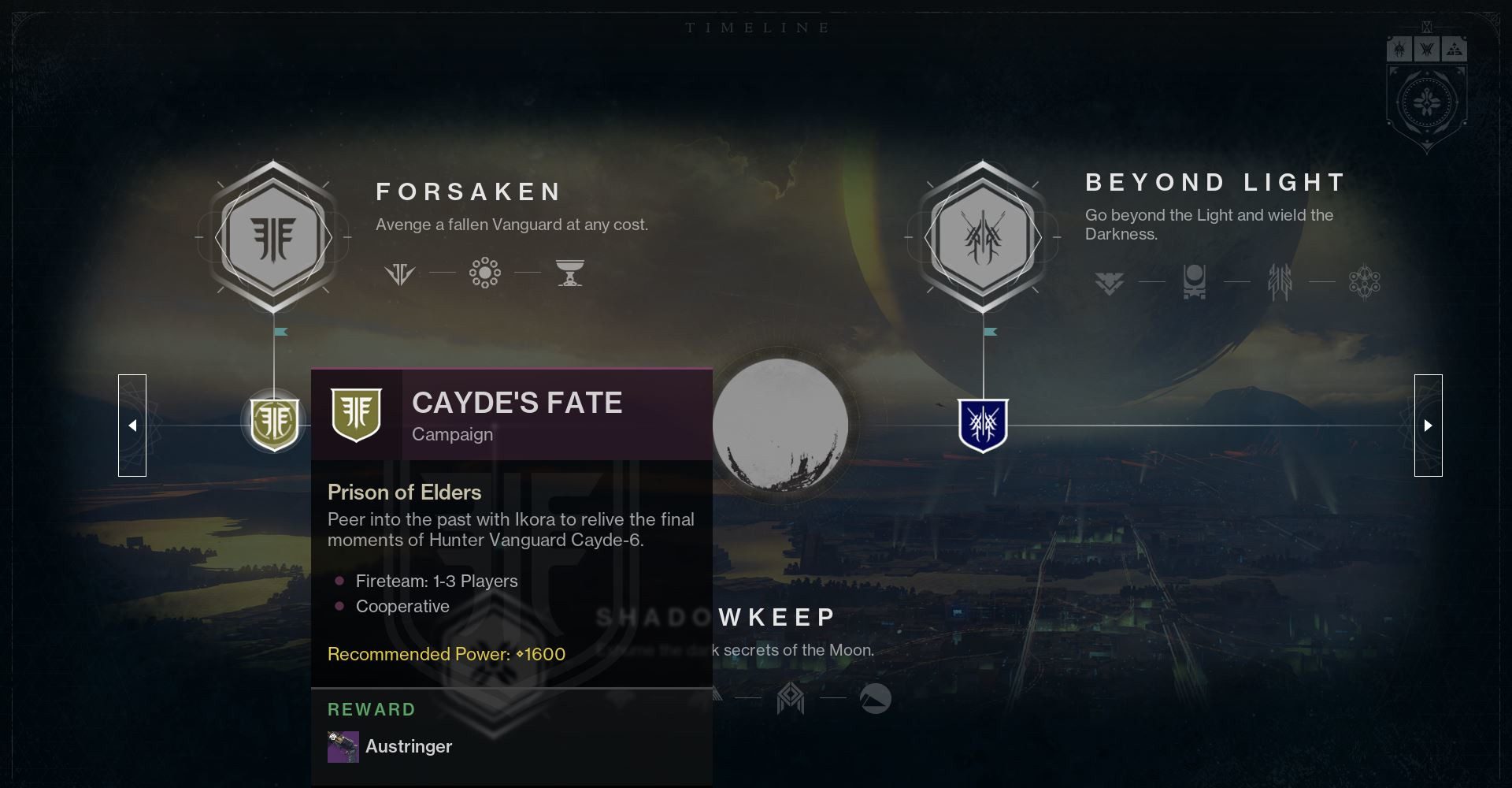Select the helmet icon under Beyond Light

(x=1195, y=281)
